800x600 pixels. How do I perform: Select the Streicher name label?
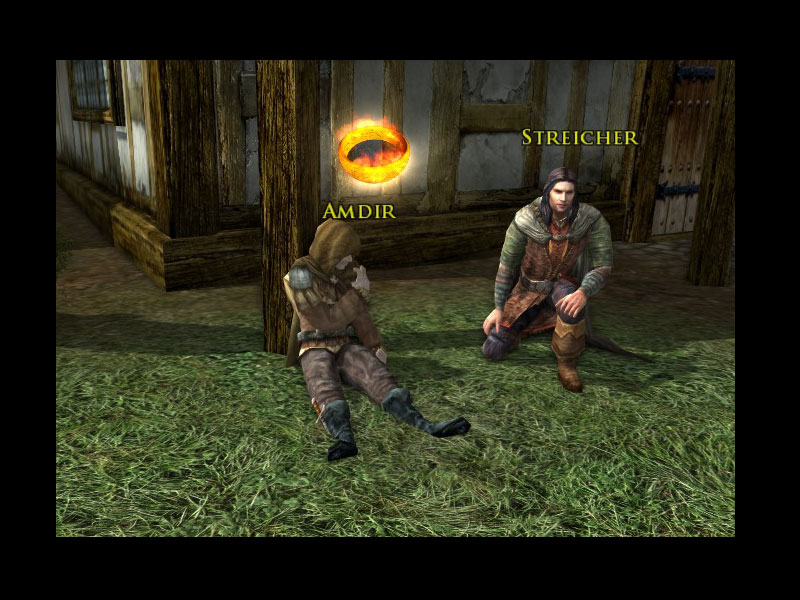580,138
